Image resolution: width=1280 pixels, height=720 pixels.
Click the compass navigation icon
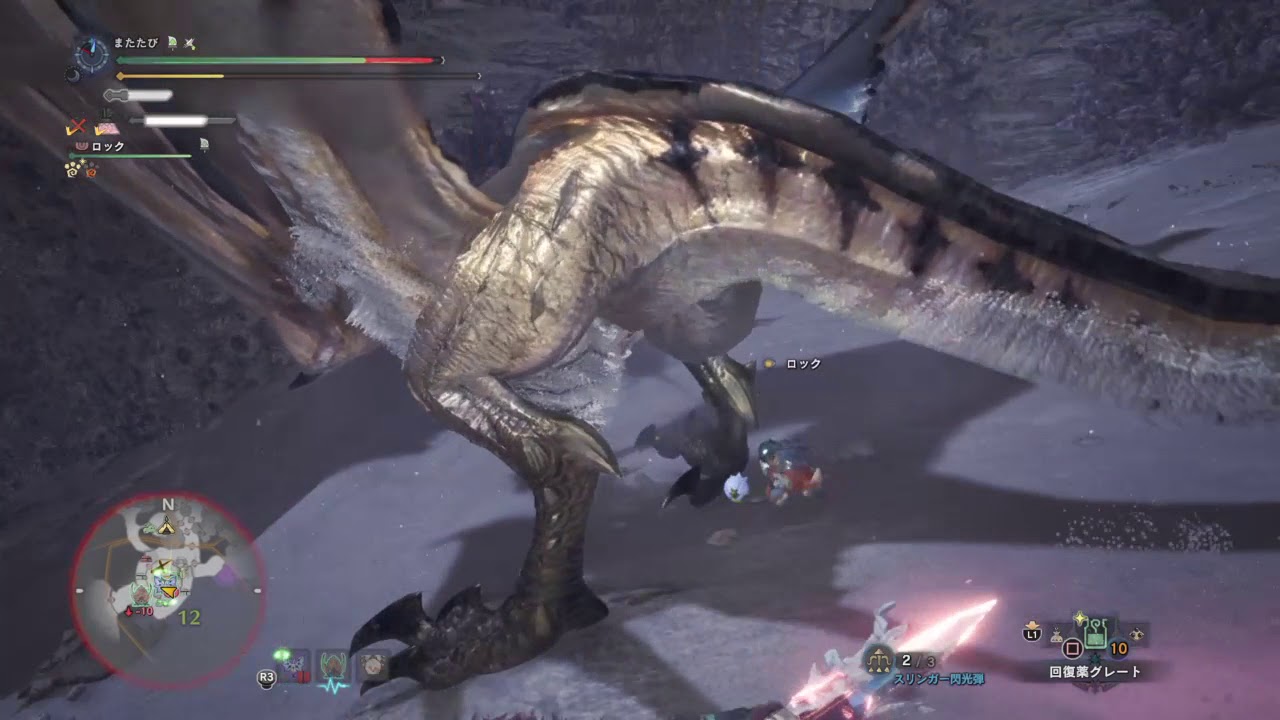click(92, 53)
